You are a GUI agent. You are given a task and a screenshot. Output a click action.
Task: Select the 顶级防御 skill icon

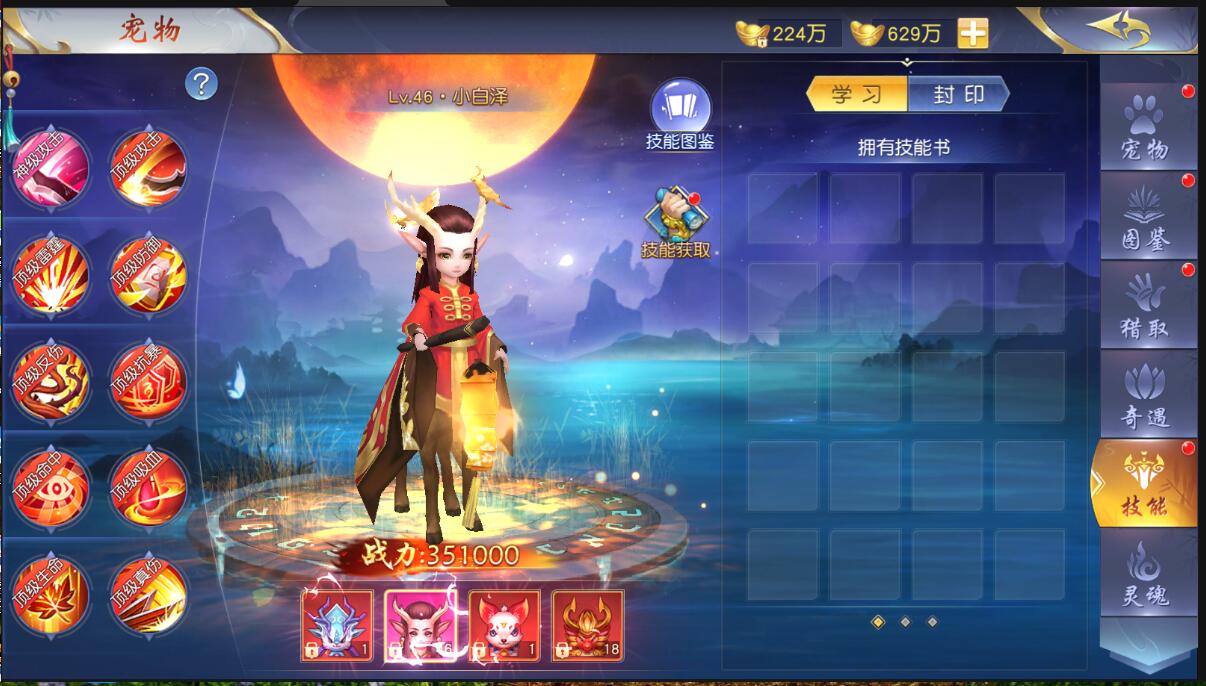tap(148, 274)
